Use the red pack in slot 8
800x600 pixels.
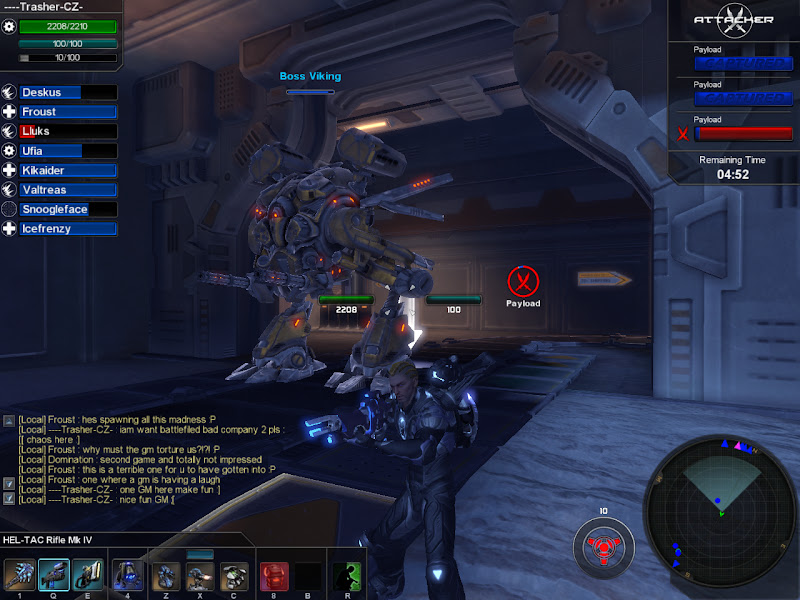coord(275,575)
